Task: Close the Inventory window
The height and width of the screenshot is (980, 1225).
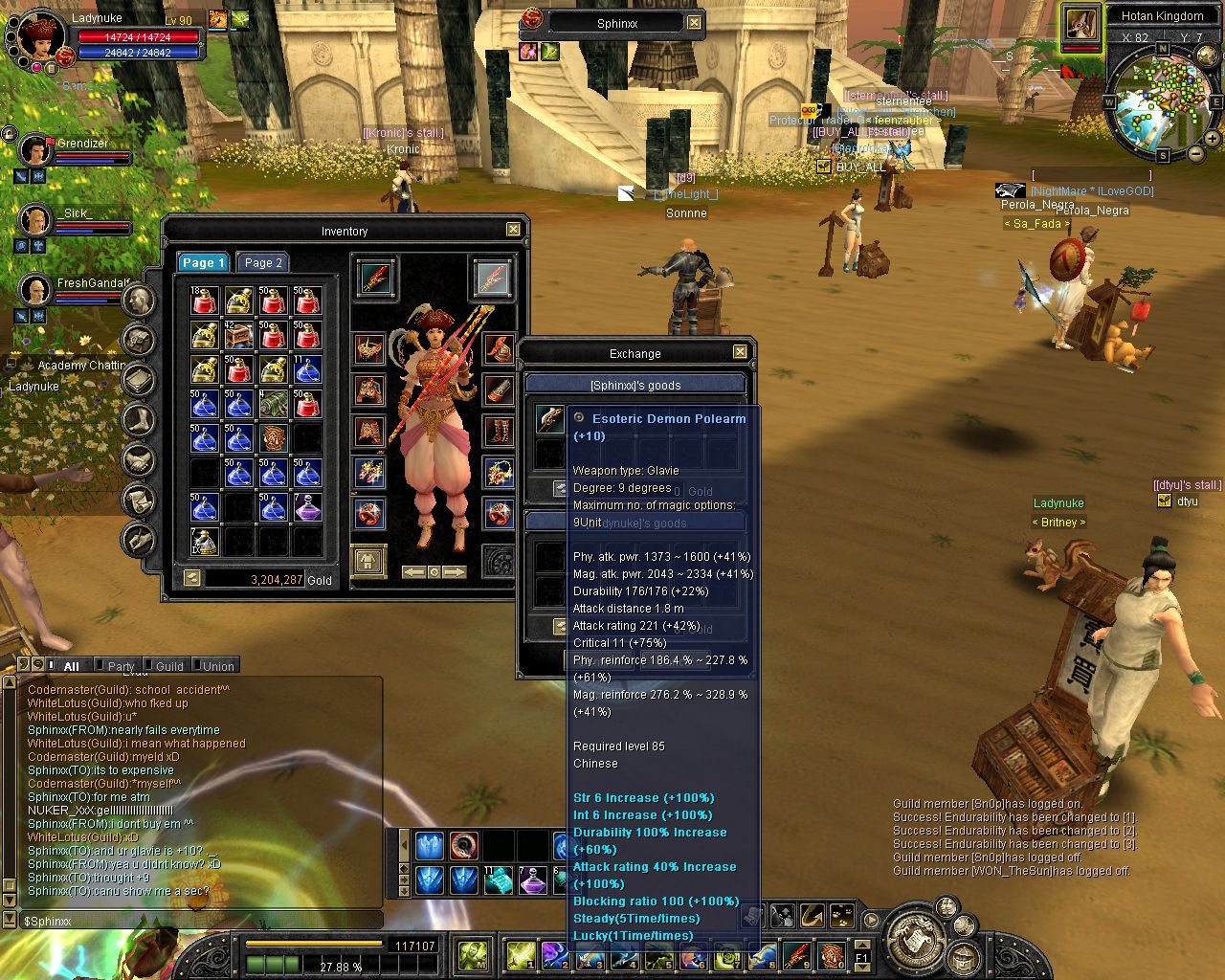Action: [x=514, y=230]
